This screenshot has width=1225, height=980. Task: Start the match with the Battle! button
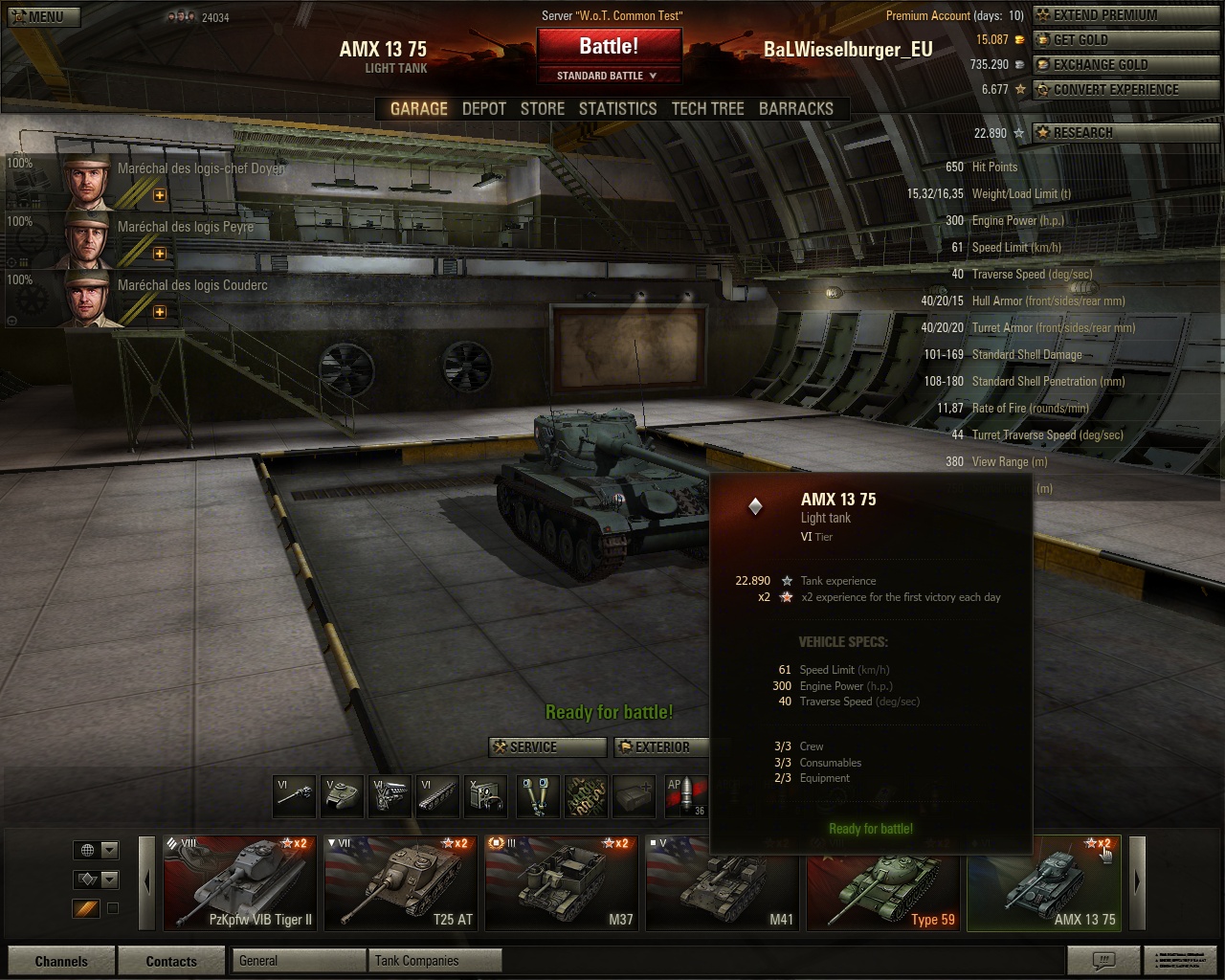pos(609,46)
